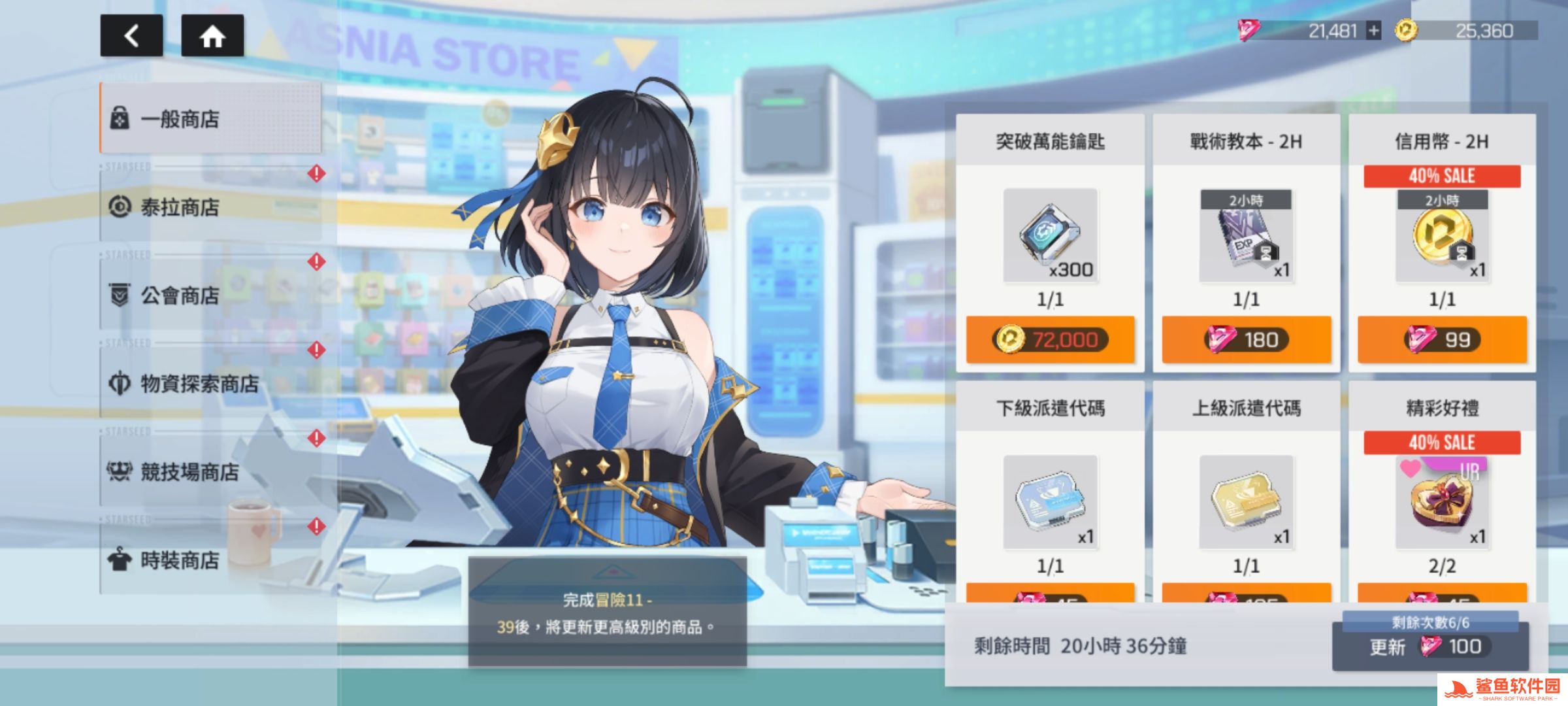The height and width of the screenshot is (706, 1568).
Task: Return to home screen
Action: 212,36
